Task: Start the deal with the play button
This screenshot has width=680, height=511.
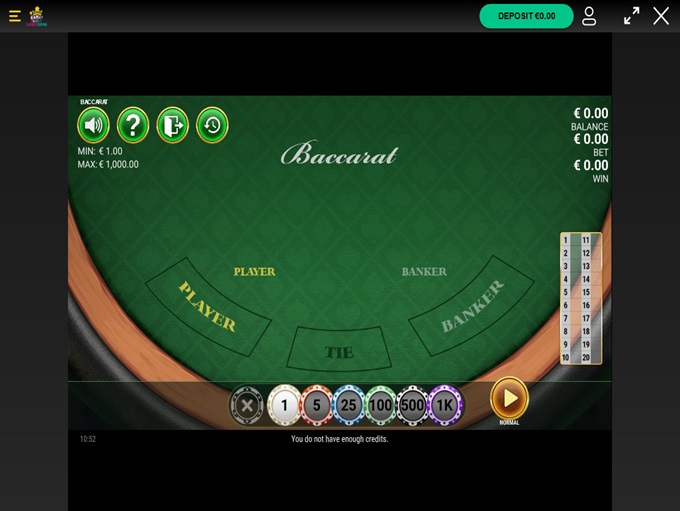Action: [509, 398]
